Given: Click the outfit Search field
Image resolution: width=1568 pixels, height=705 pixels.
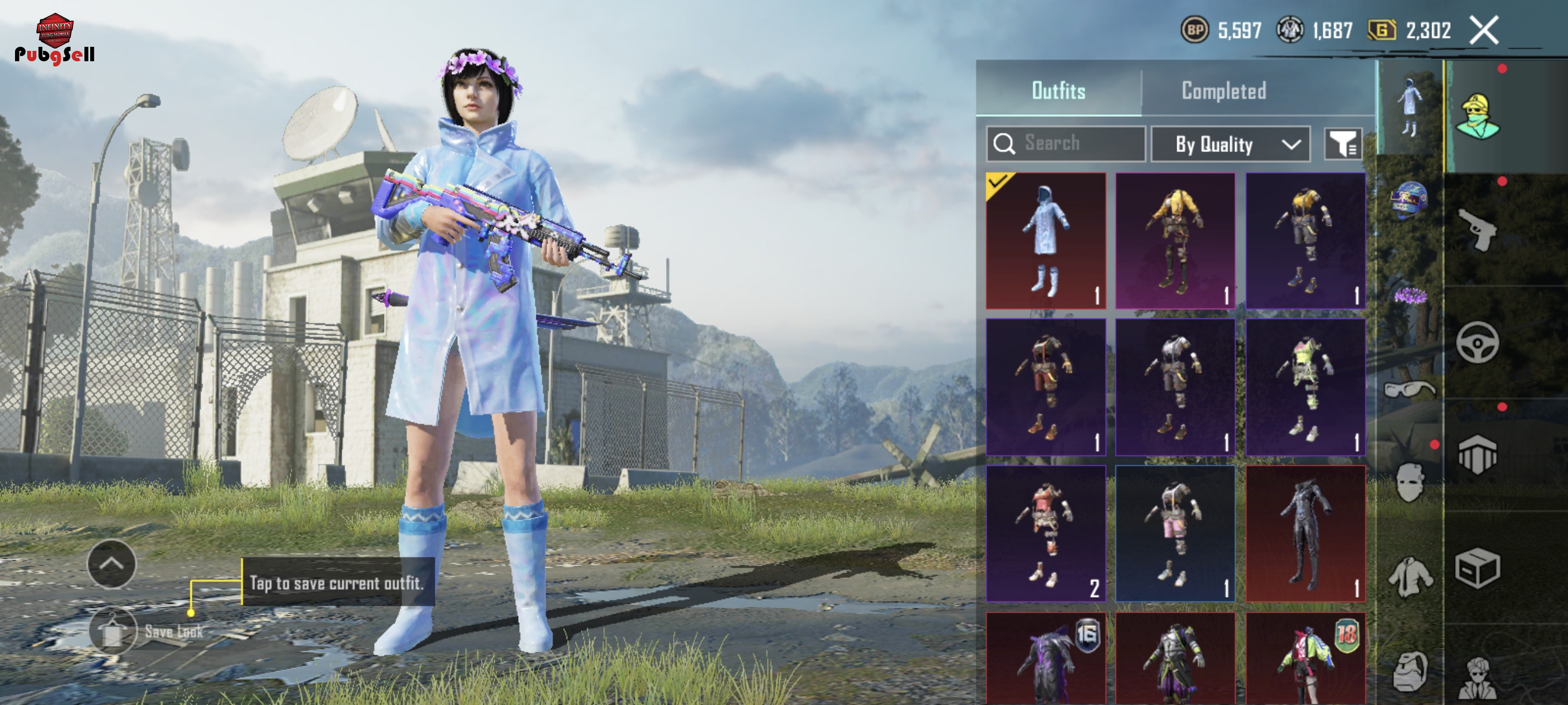Looking at the screenshot, I should coord(1066,143).
